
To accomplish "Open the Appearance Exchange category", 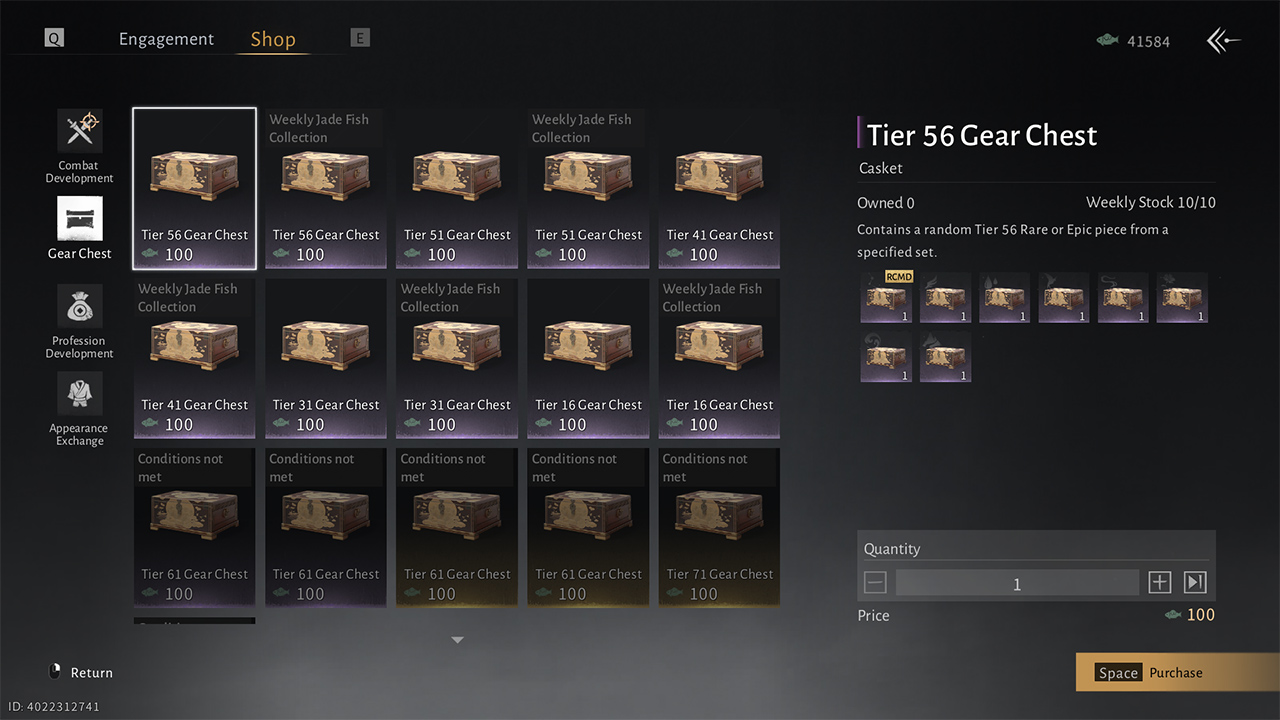I will 80,395.
